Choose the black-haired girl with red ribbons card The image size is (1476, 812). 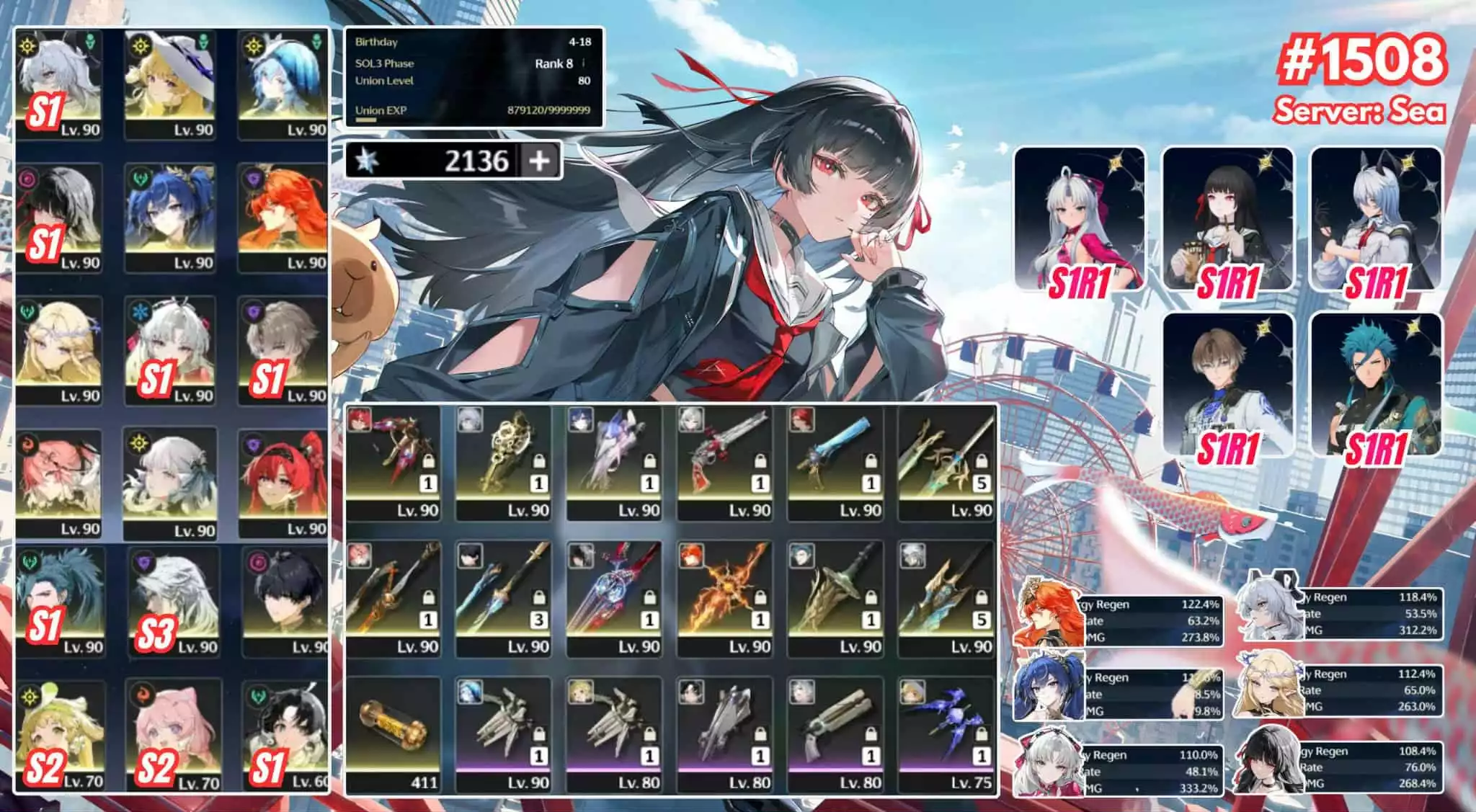(x=1228, y=220)
